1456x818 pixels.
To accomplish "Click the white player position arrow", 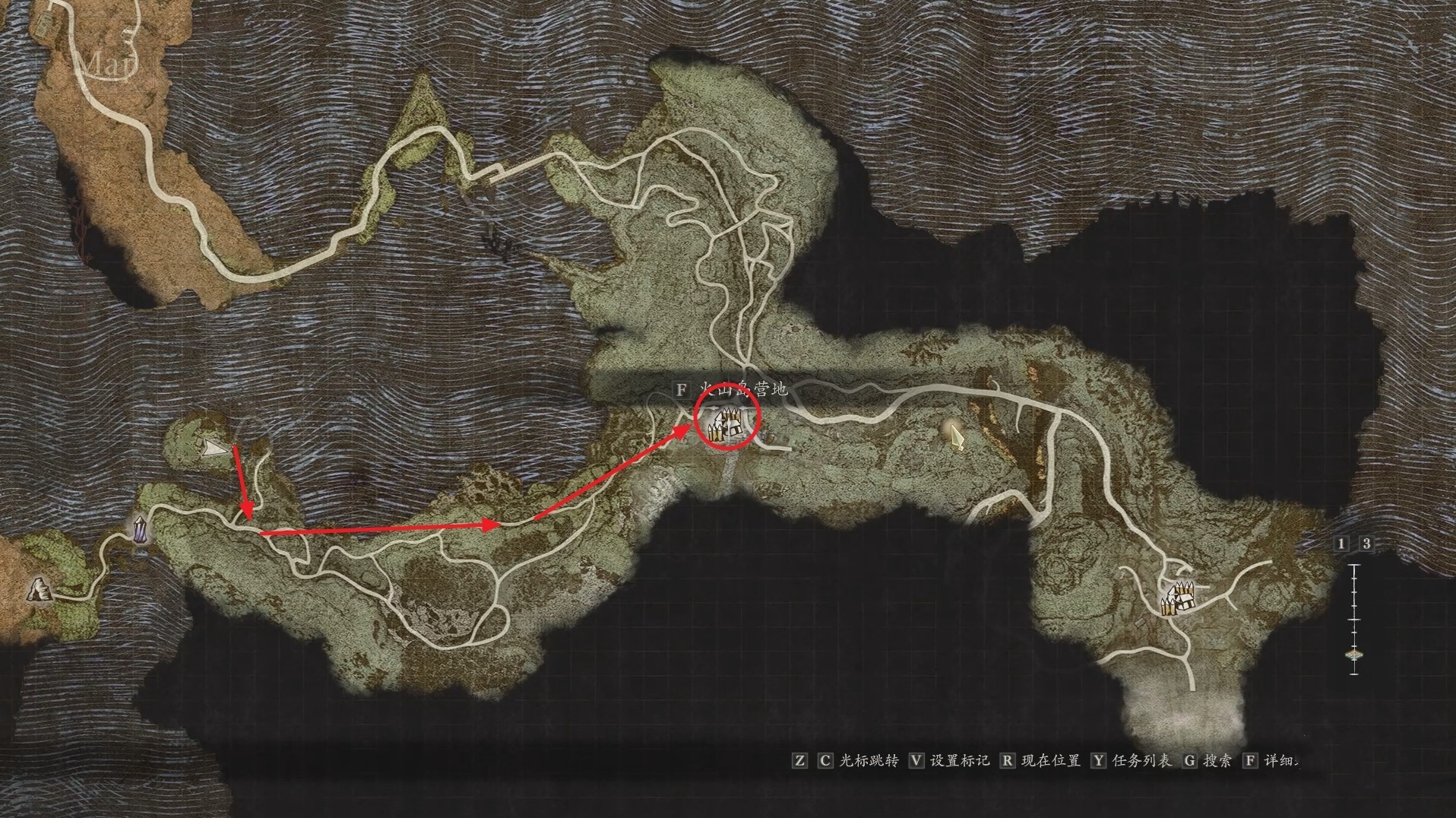I will pyautogui.click(x=217, y=450).
